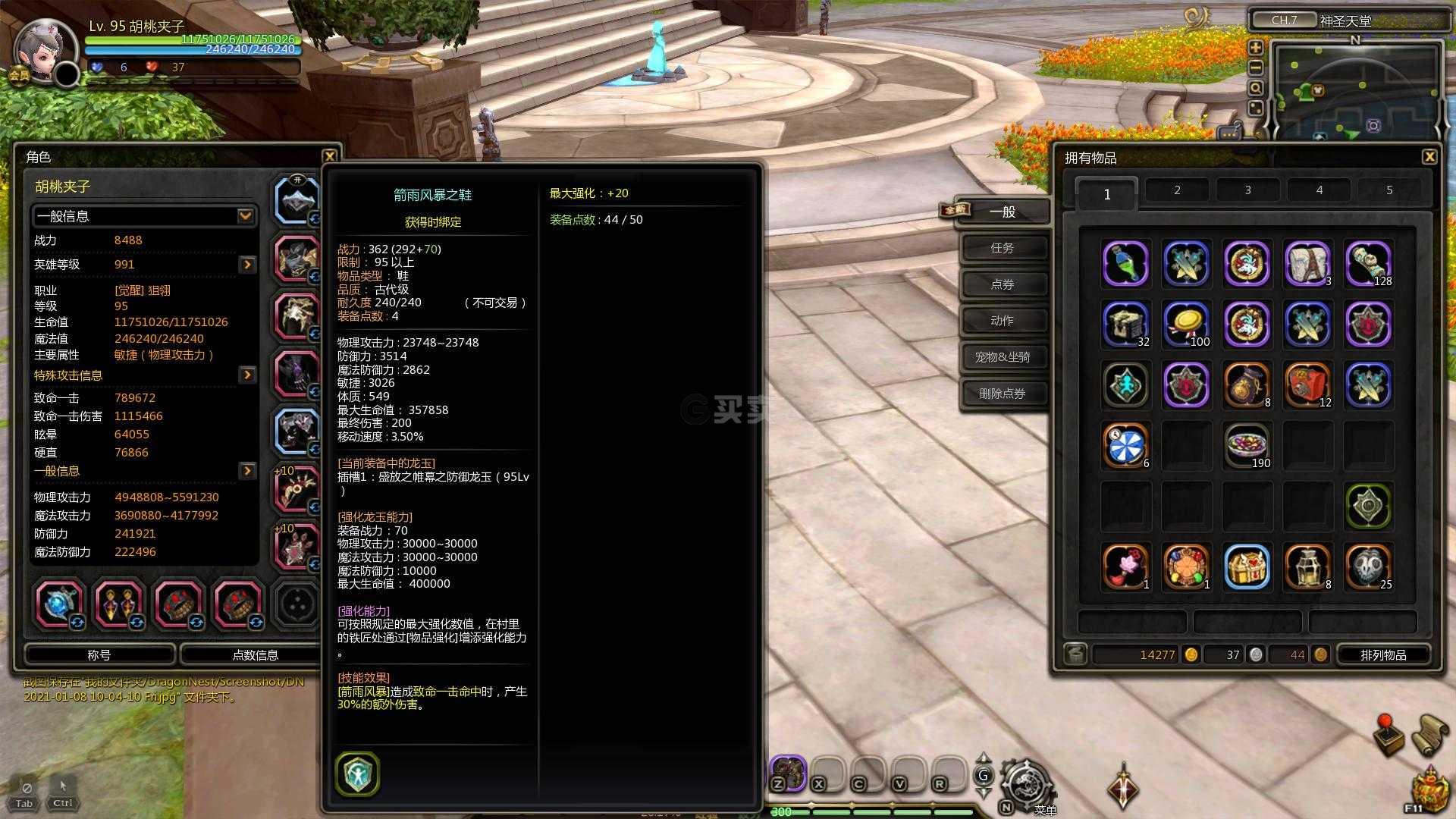Expand the 英雄等级 hero level arrow
This screenshot has height=819, width=1456.
(x=247, y=265)
